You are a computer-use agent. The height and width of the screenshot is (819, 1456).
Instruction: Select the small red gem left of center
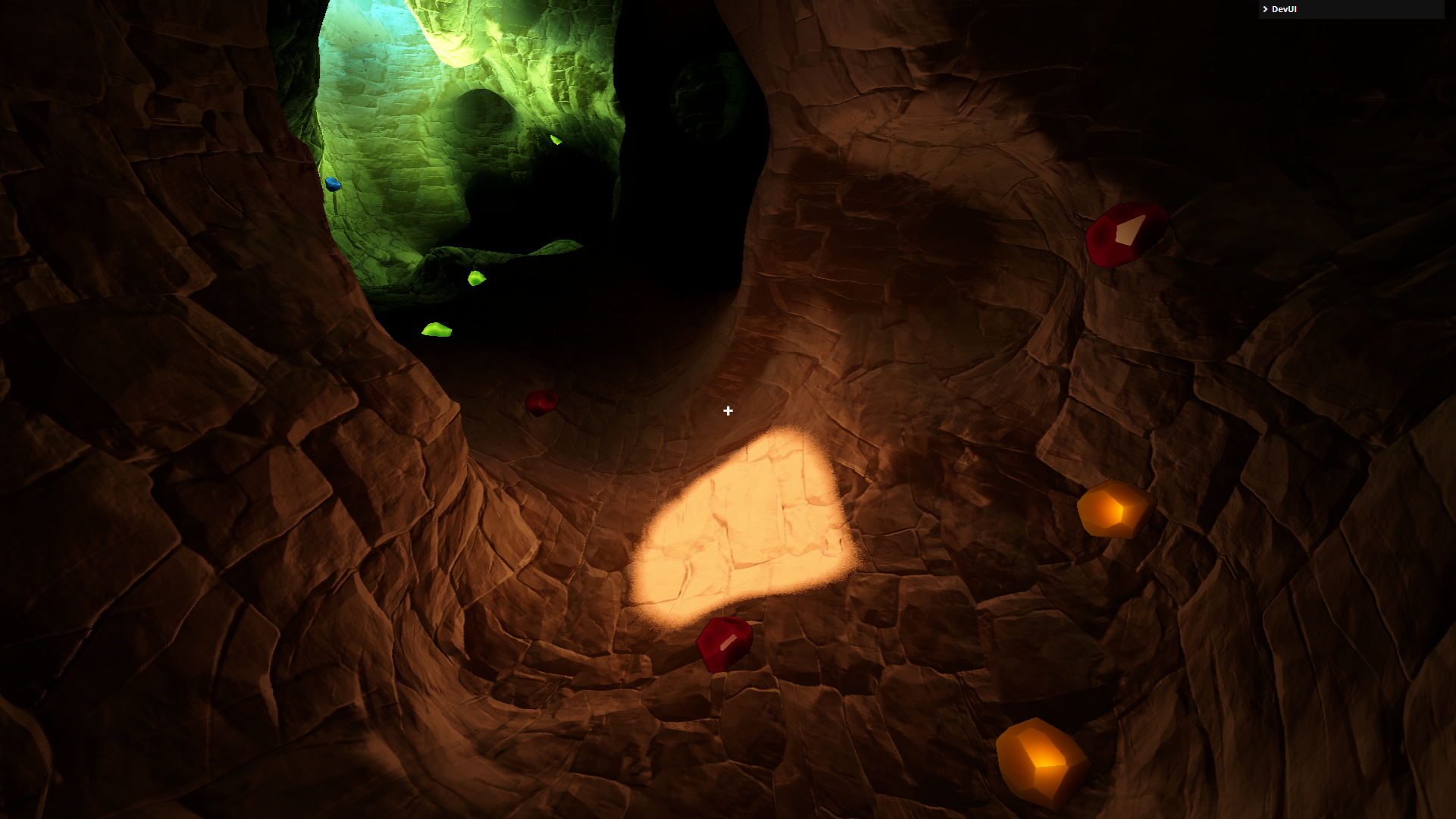point(540,402)
